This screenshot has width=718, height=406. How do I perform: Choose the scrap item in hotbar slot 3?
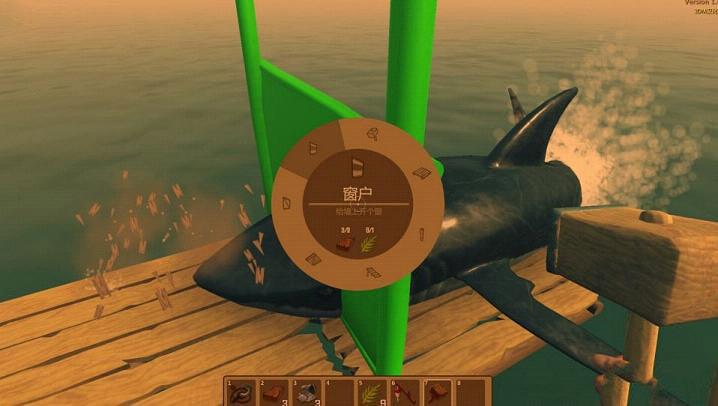click(307, 392)
